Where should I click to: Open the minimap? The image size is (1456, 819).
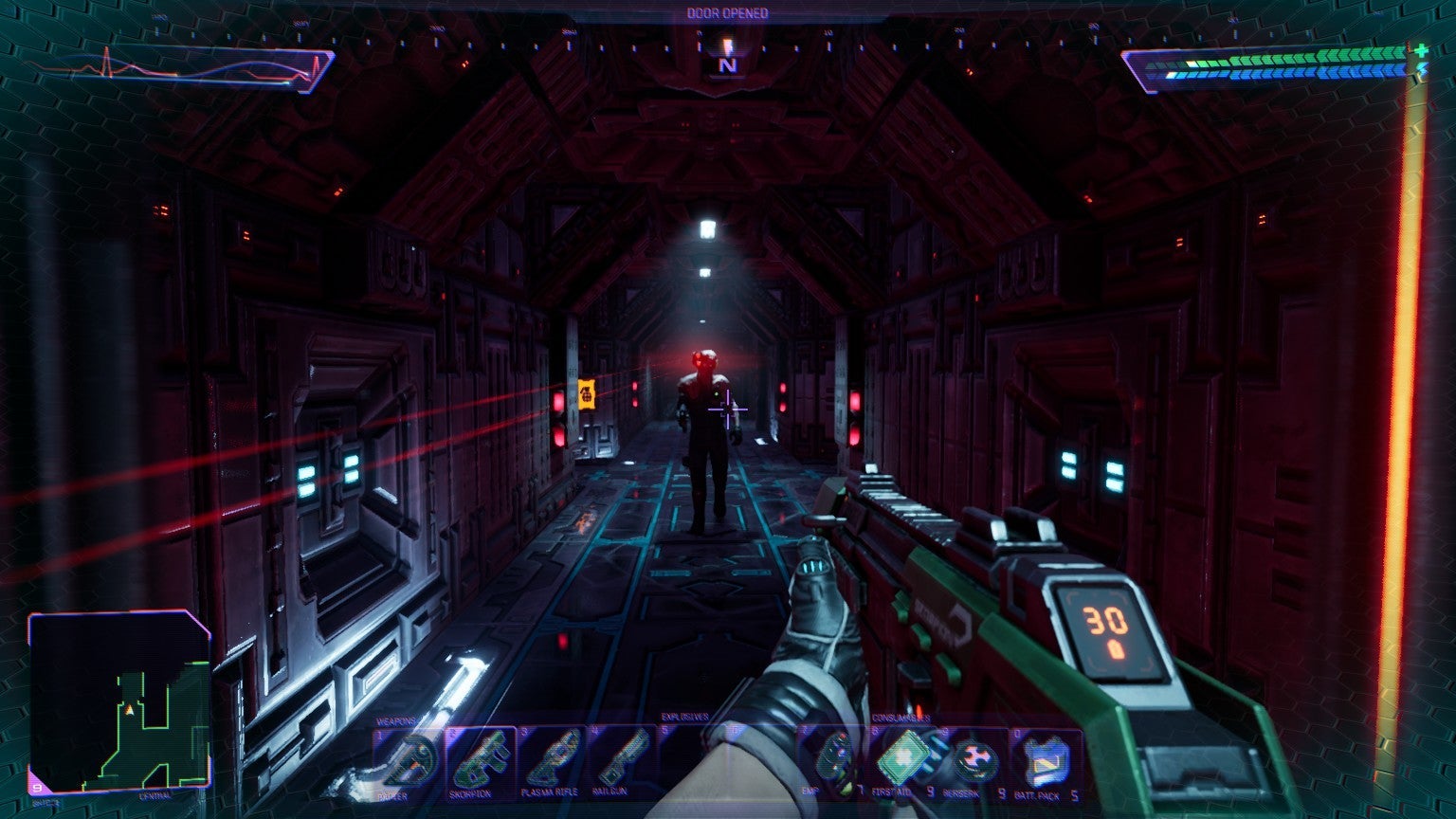tap(119, 701)
